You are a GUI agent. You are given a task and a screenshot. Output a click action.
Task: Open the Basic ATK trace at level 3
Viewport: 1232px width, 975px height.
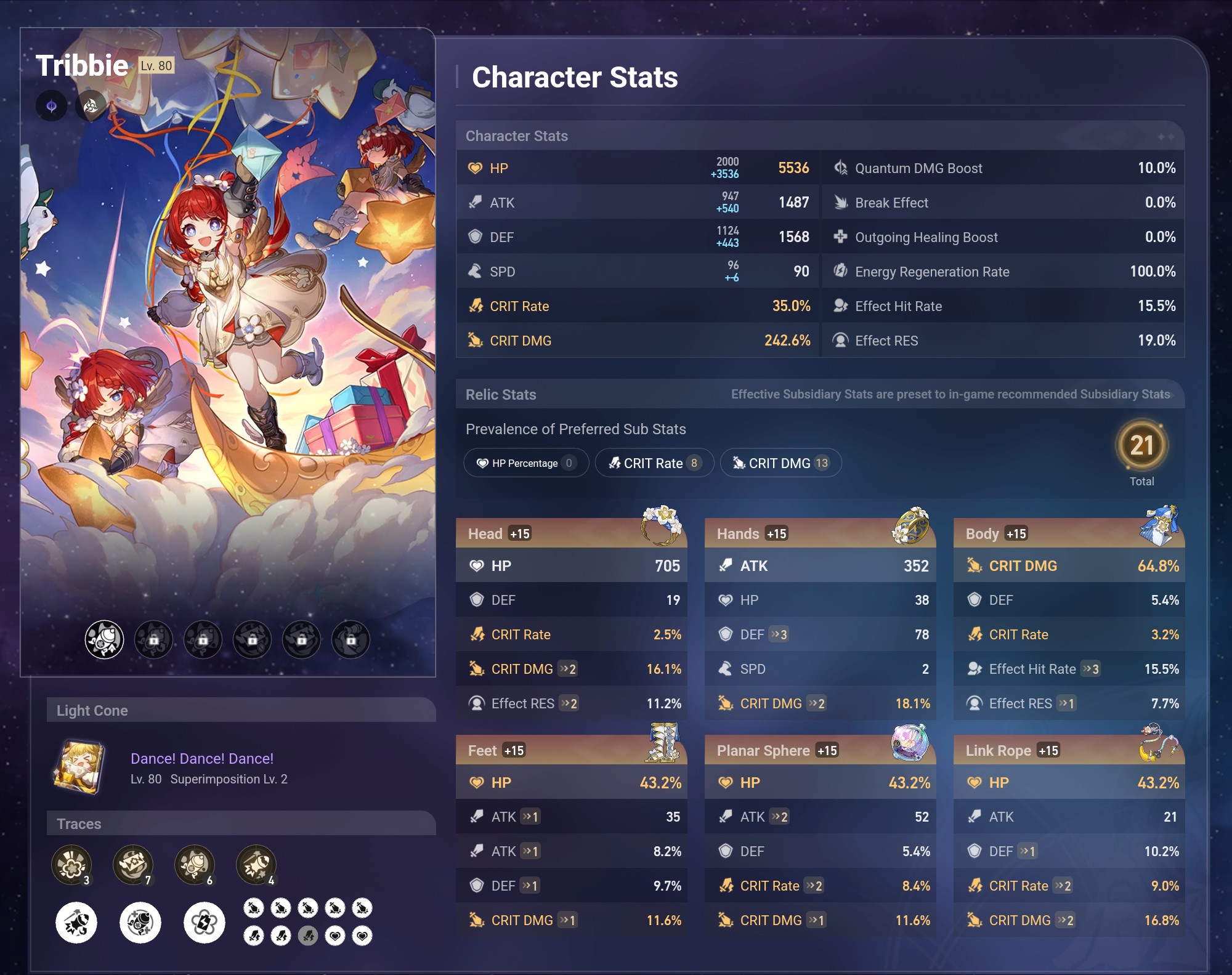pyautogui.click(x=73, y=865)
